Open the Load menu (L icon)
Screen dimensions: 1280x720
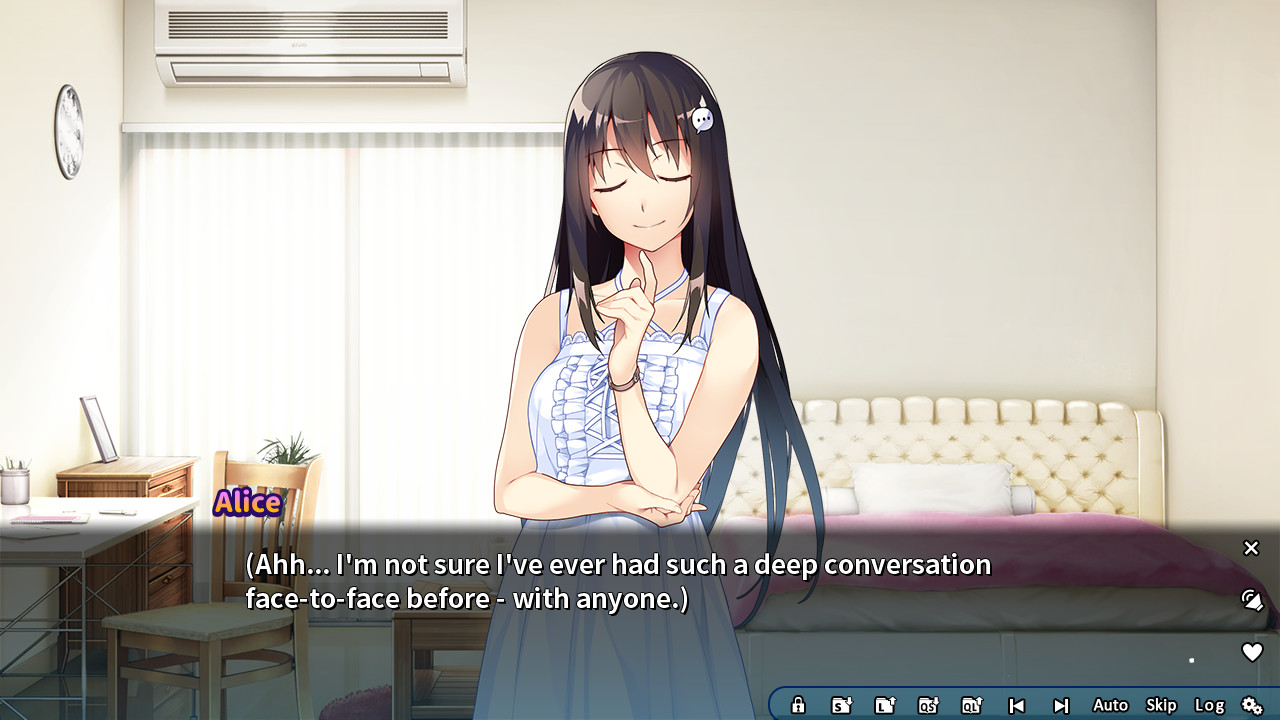pos(885,705)
